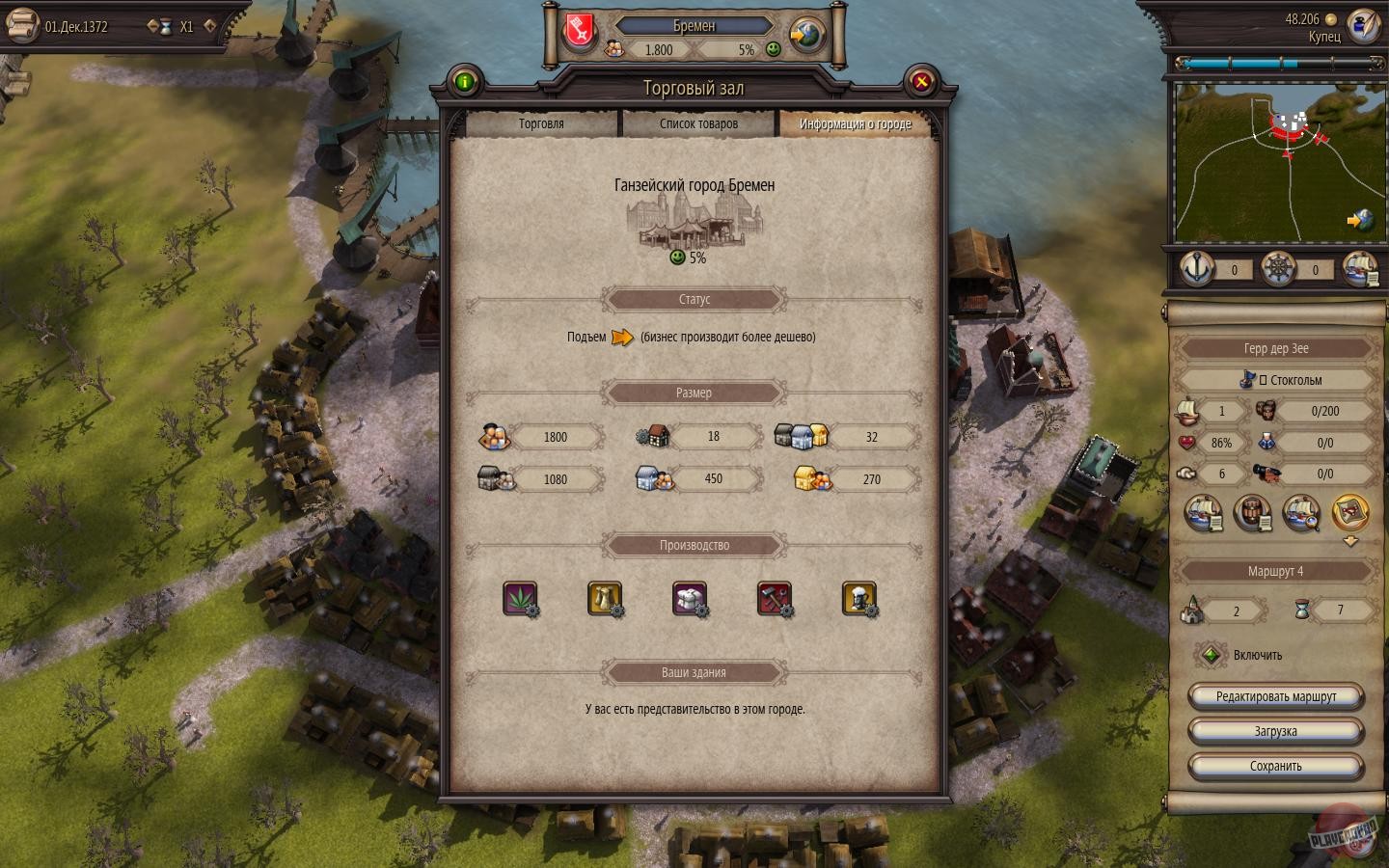Open the highlighted trade route map icon
The height and width of the screenshot is (868, 1389).
(x=1349, y=514)
